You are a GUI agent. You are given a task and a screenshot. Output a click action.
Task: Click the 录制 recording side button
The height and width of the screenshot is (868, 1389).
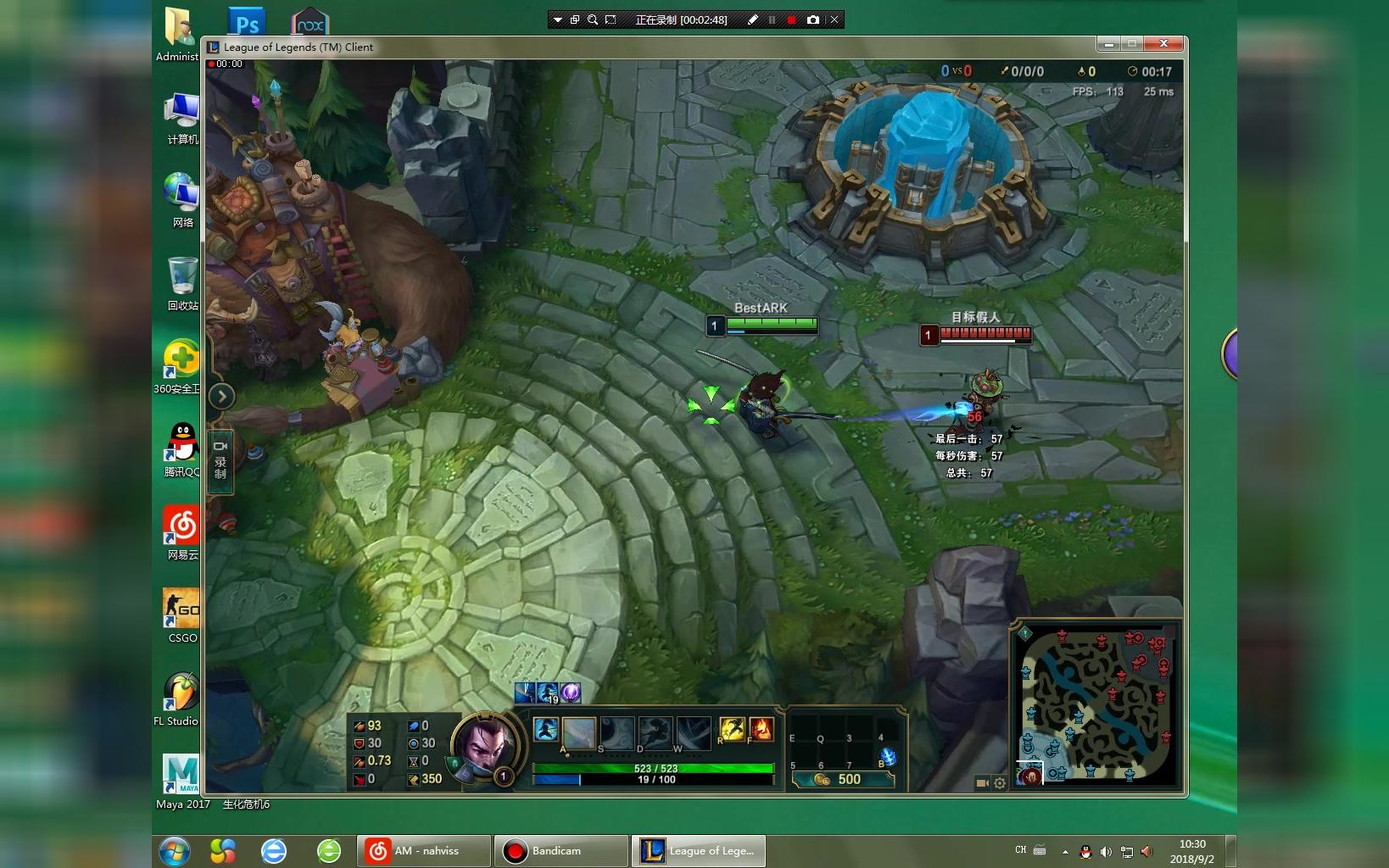(220, 460)
